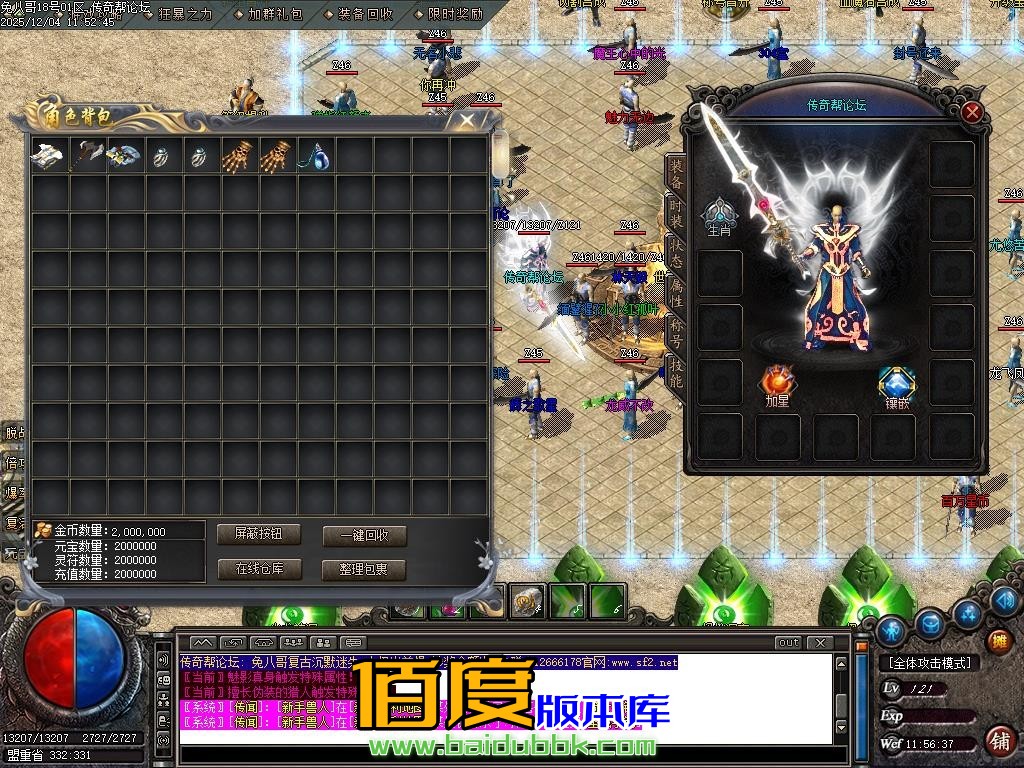
Task: Use the 一键回收 one-click recycle button
Action: click(x=364, y=535)
